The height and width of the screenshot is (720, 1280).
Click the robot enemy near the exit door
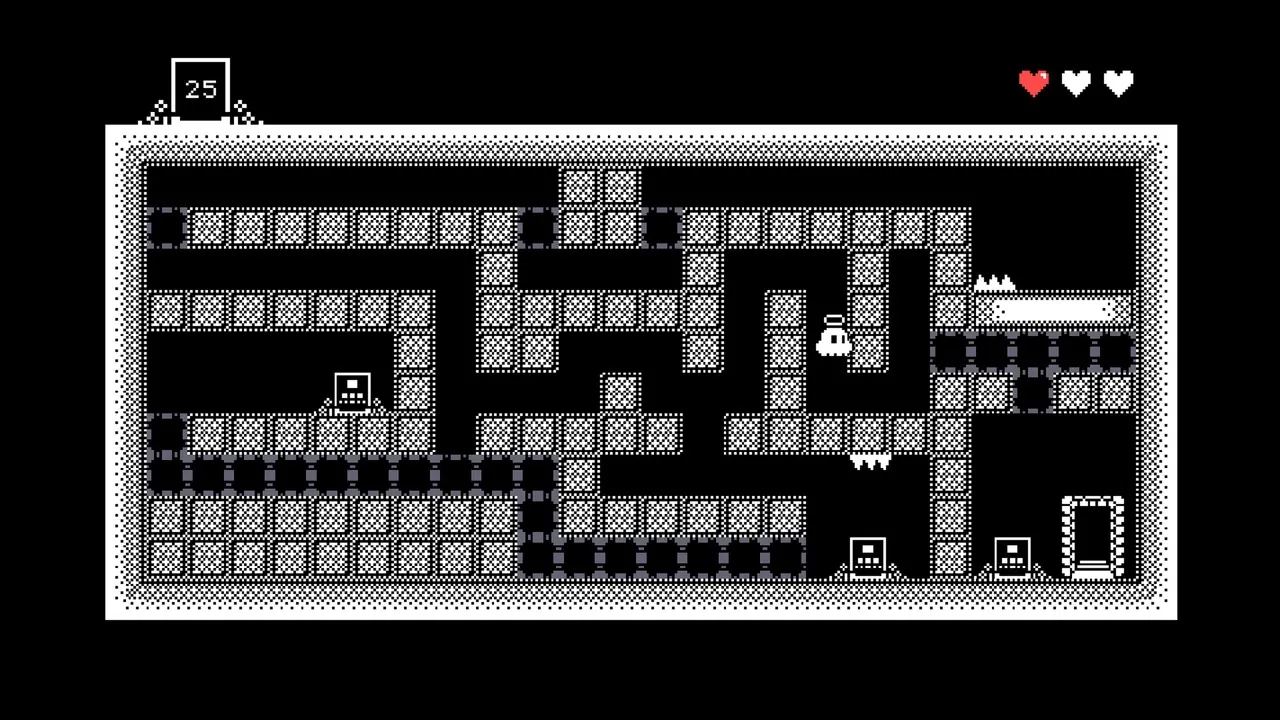1013,553
